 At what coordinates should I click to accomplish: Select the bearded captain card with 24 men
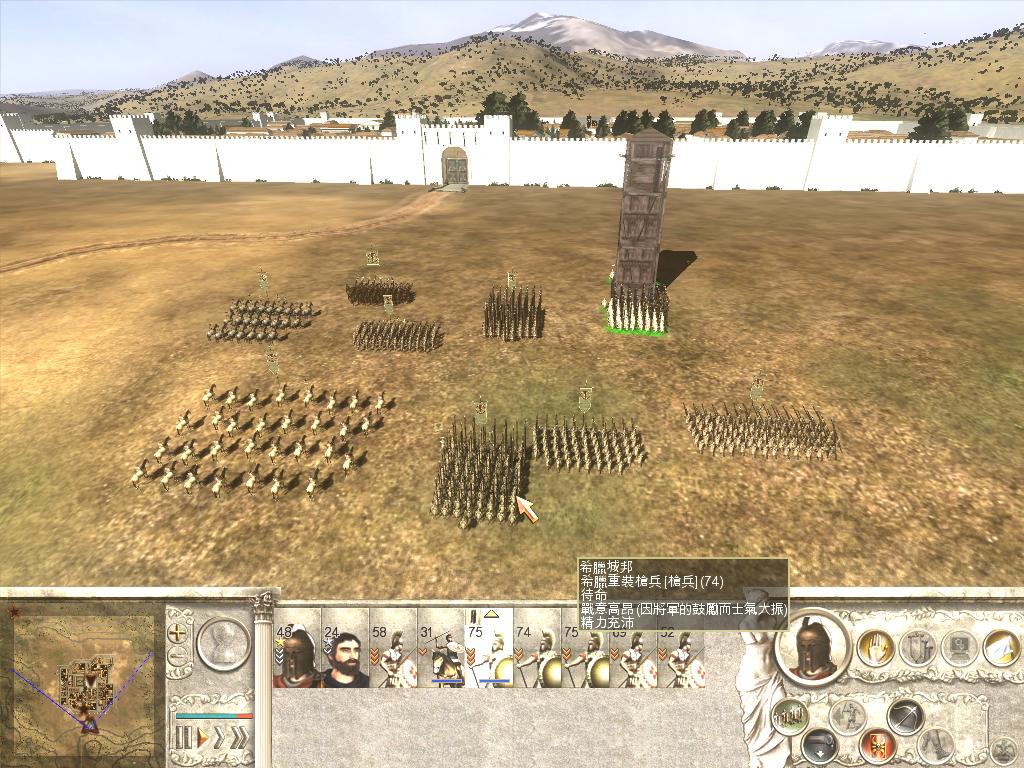(x=345, y=657)
